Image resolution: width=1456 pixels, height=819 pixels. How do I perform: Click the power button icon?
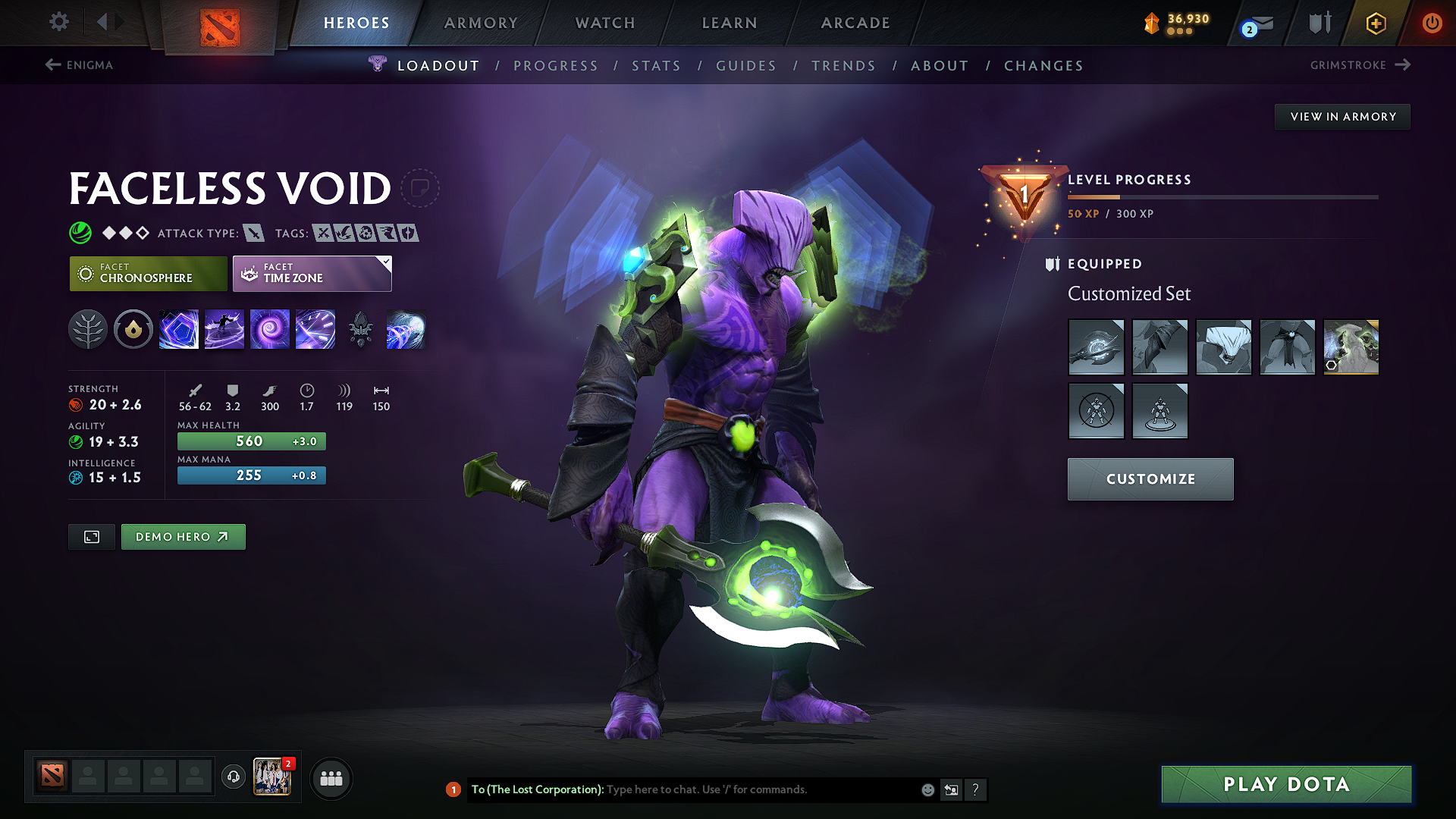click(x=1432, y=24)
